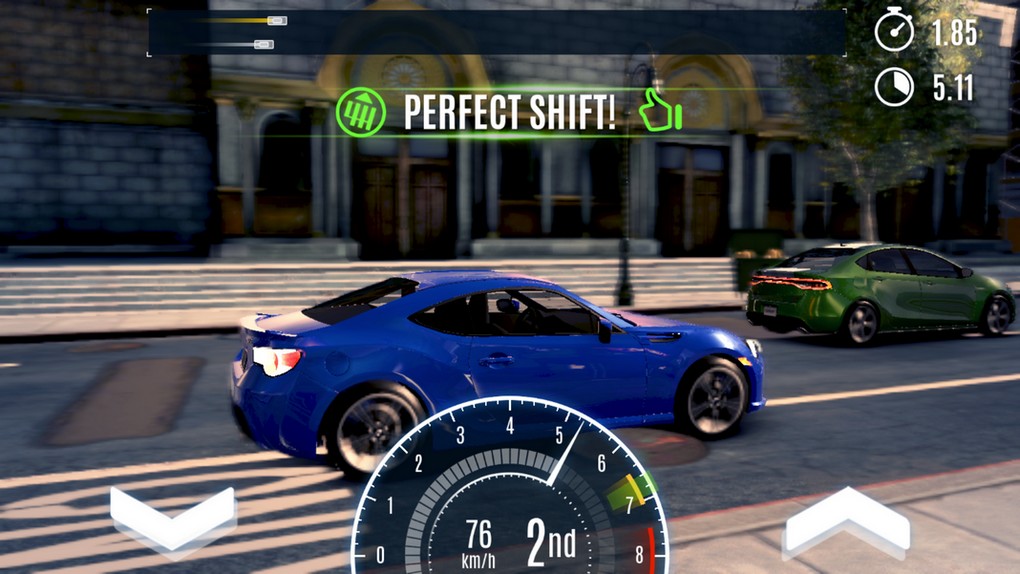Tap the upshift chevron arrow
This screenshot has width=1020, height=574.
(x=846, y=521)
